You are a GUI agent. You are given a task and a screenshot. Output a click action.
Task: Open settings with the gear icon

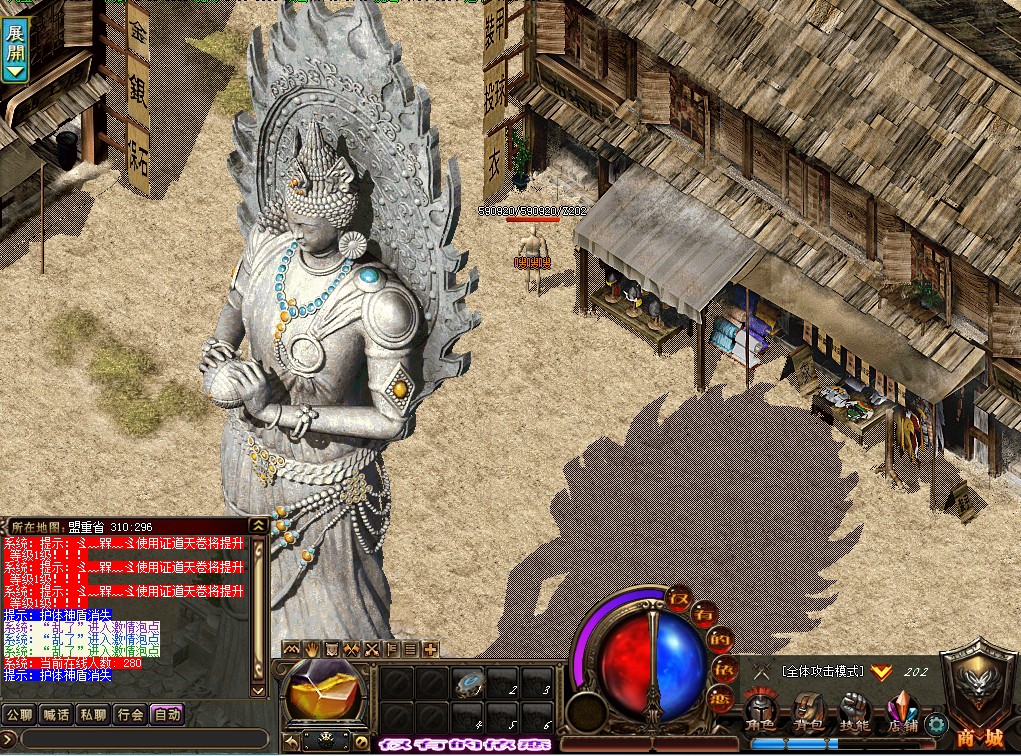(936, 724)
